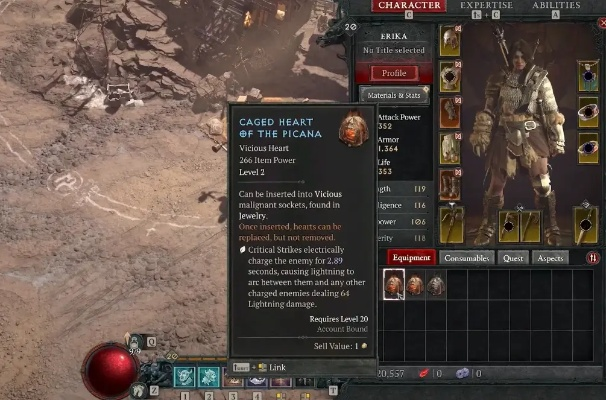Screen dimensions: 606x400
Task: Click the red sort inventory button
Action: [593, 258]
